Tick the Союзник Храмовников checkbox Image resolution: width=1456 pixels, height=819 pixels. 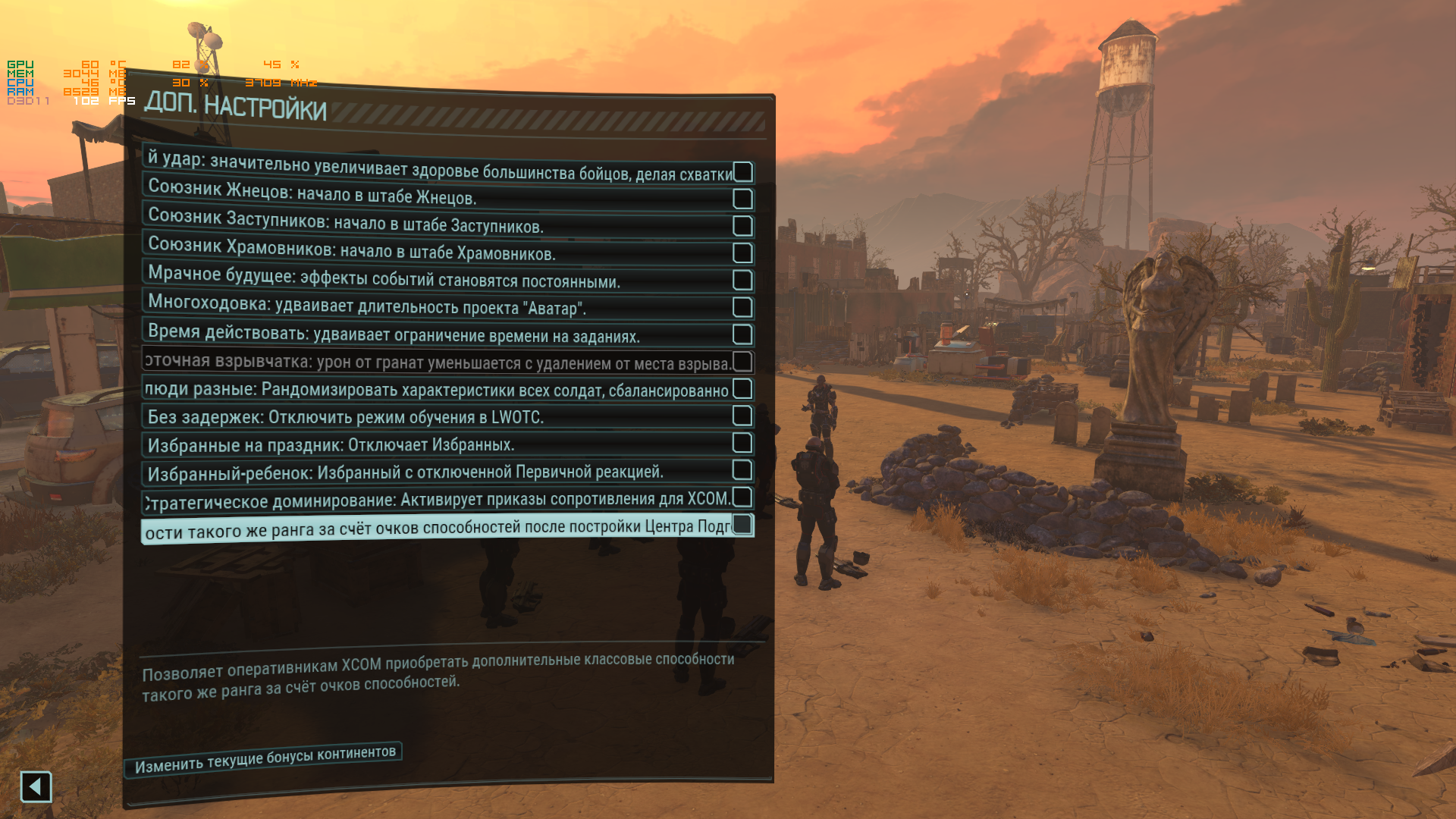(742, 253)
